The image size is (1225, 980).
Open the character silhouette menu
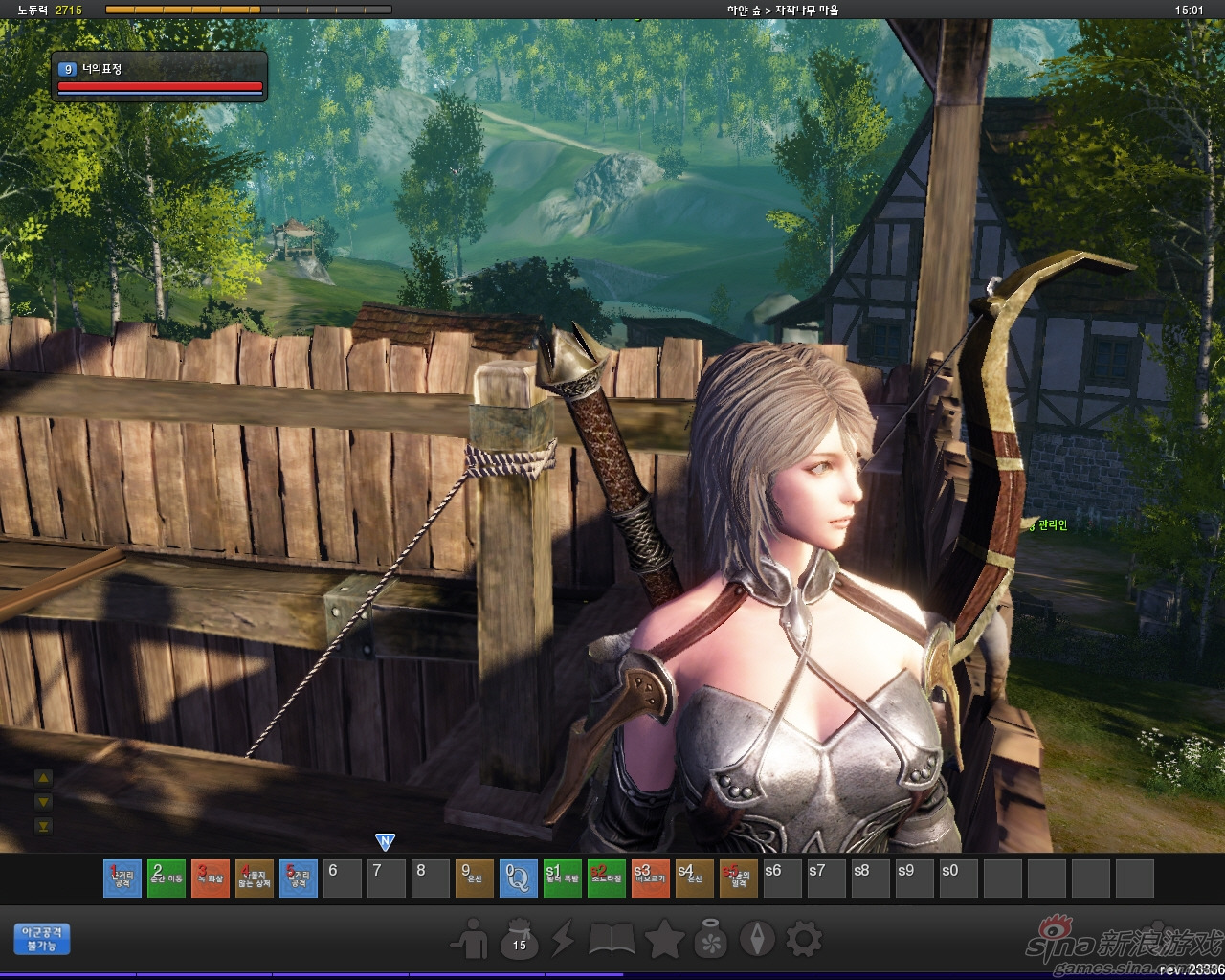[471, 939]
